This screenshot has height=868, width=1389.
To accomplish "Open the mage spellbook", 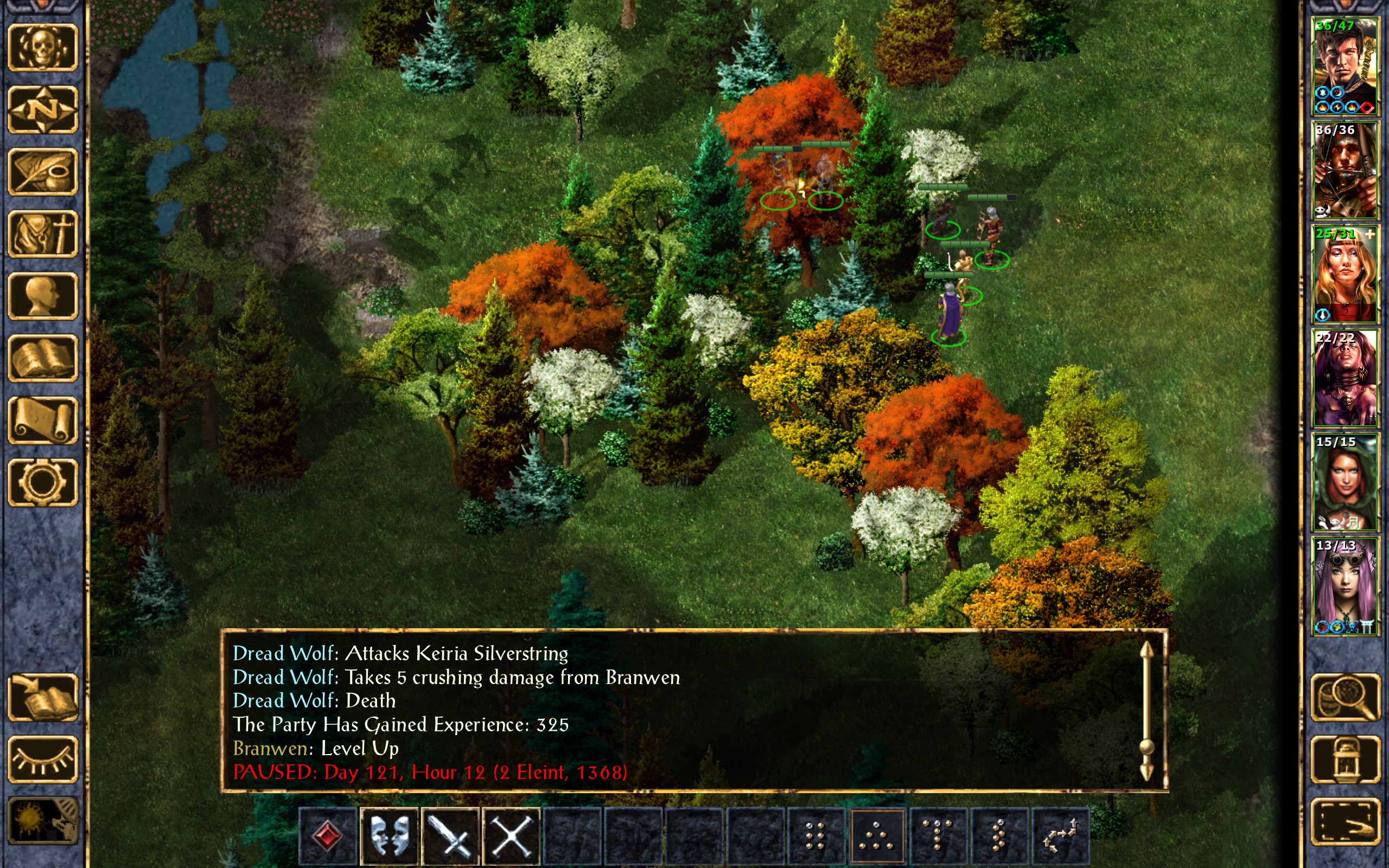I will [42, 357].
